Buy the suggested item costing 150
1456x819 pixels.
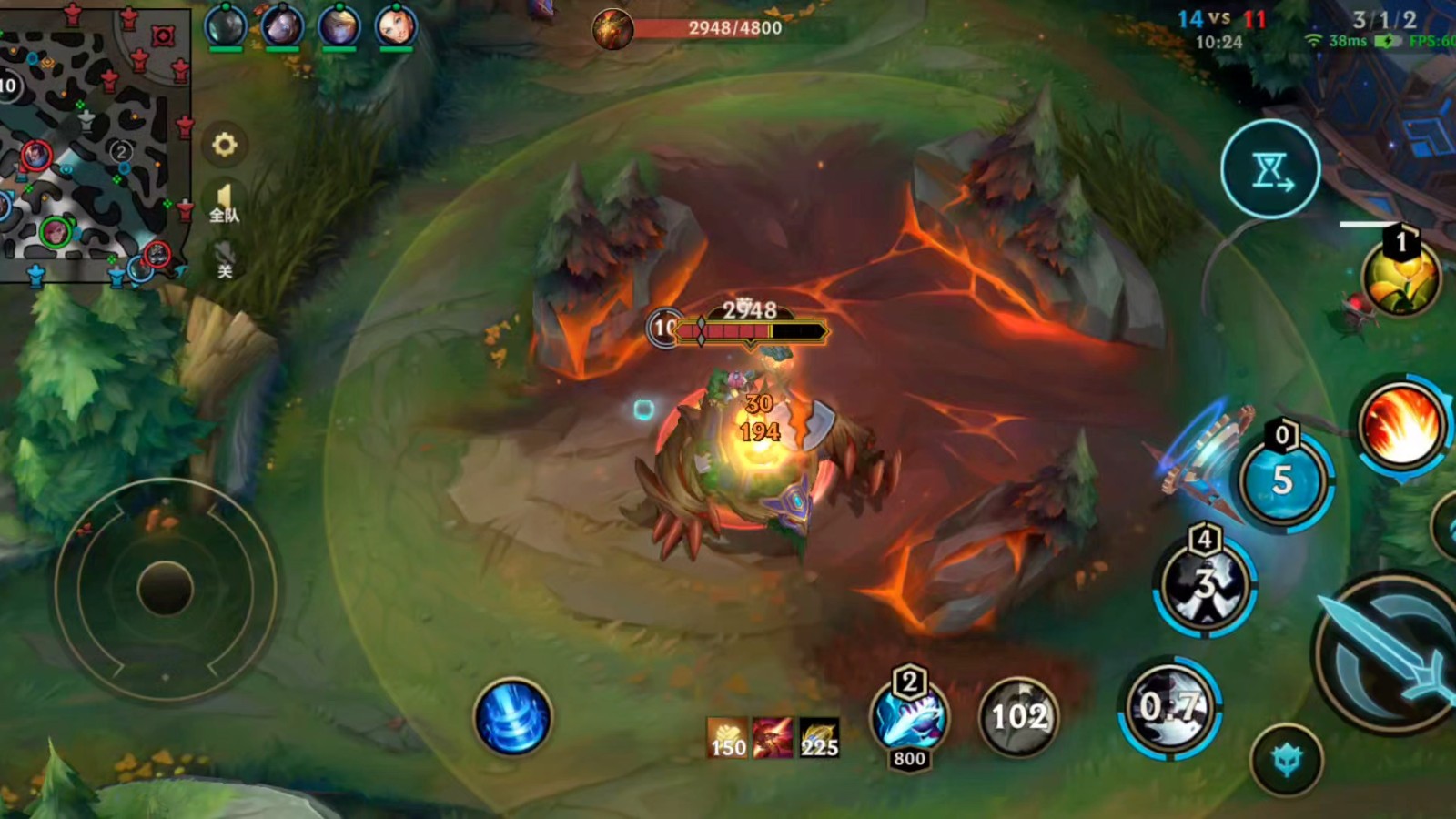click(x=727, y=737)
